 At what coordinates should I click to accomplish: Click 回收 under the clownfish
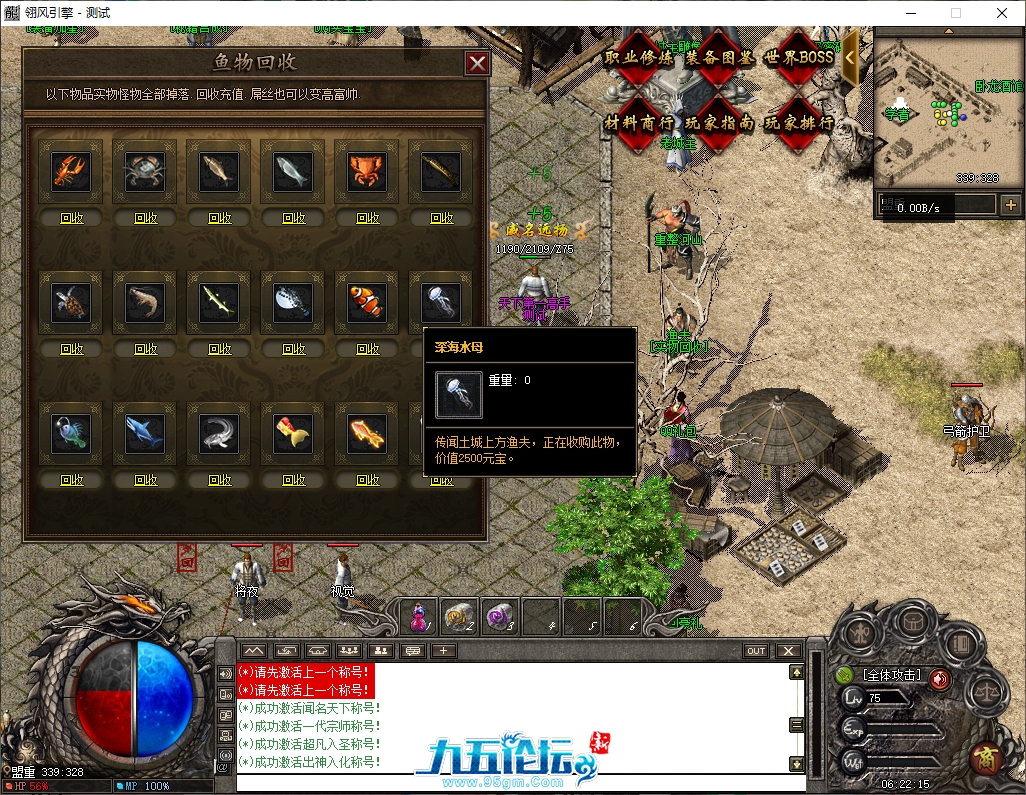click(368, 349)
